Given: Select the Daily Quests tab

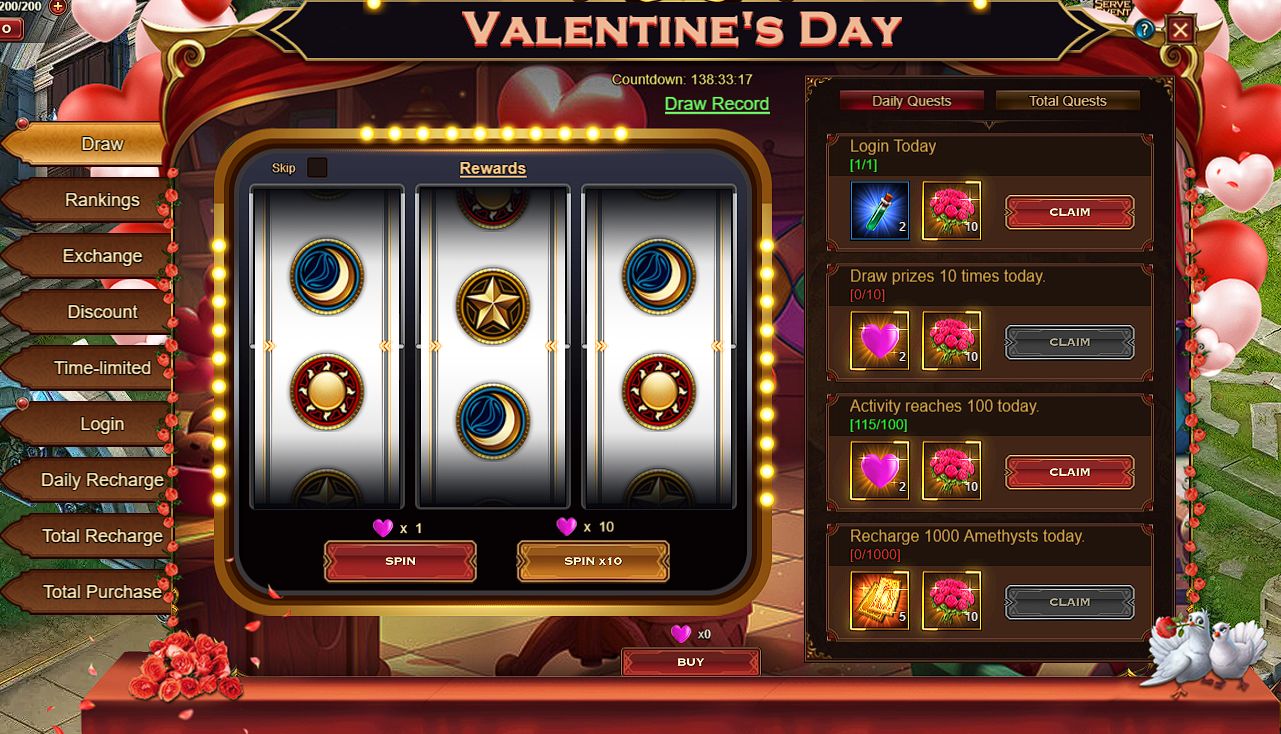Looking at the screenshot, I should tap(911, 101).
